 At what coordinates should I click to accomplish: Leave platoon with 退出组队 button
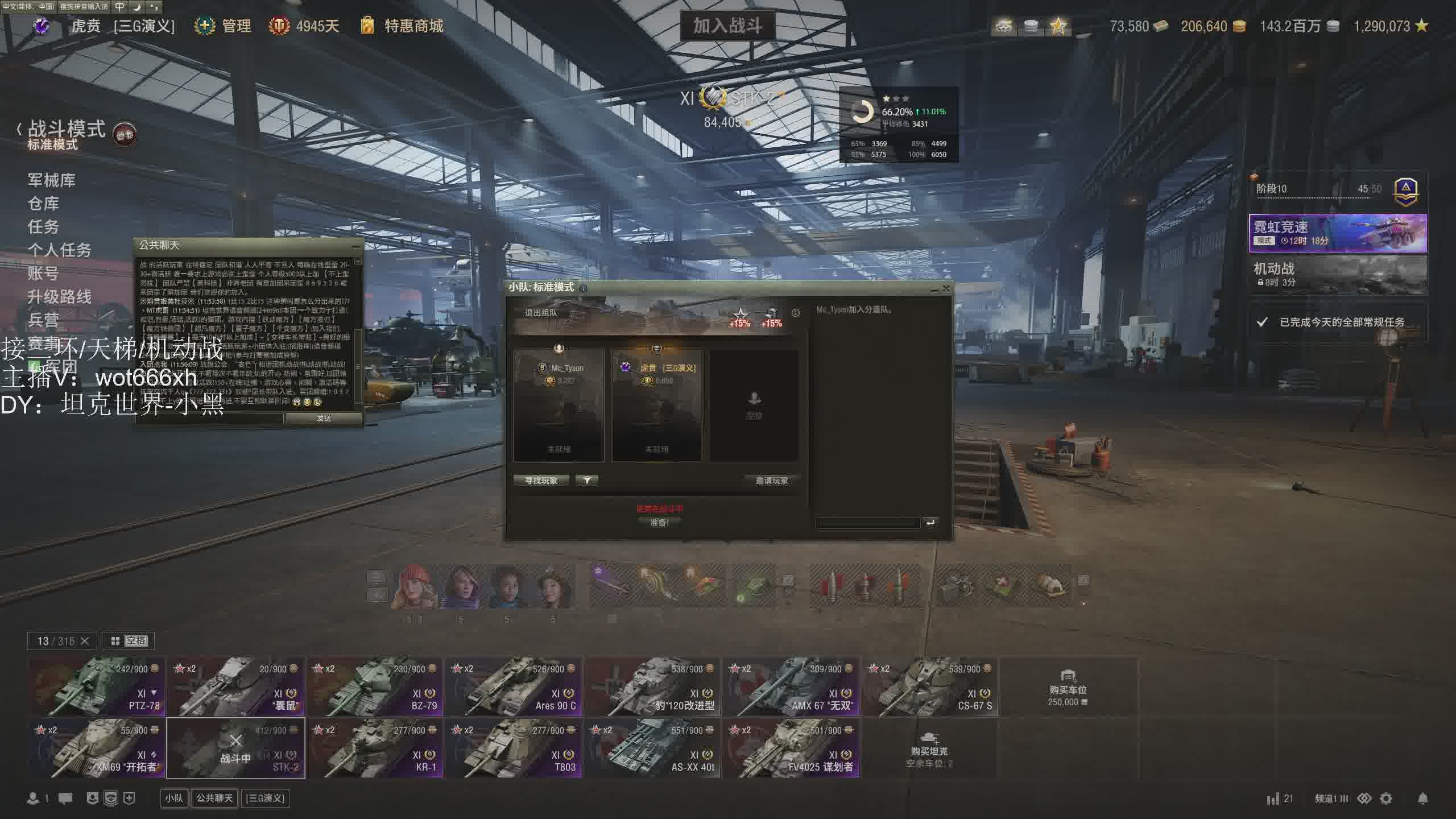point(541,313)
